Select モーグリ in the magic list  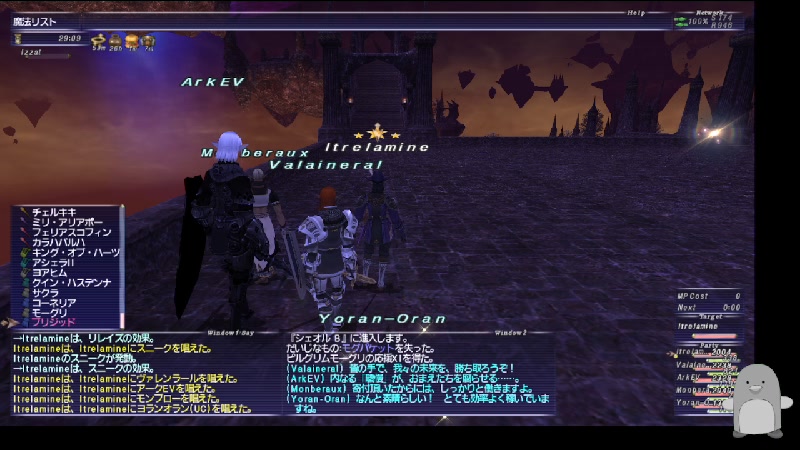point(50,314)
